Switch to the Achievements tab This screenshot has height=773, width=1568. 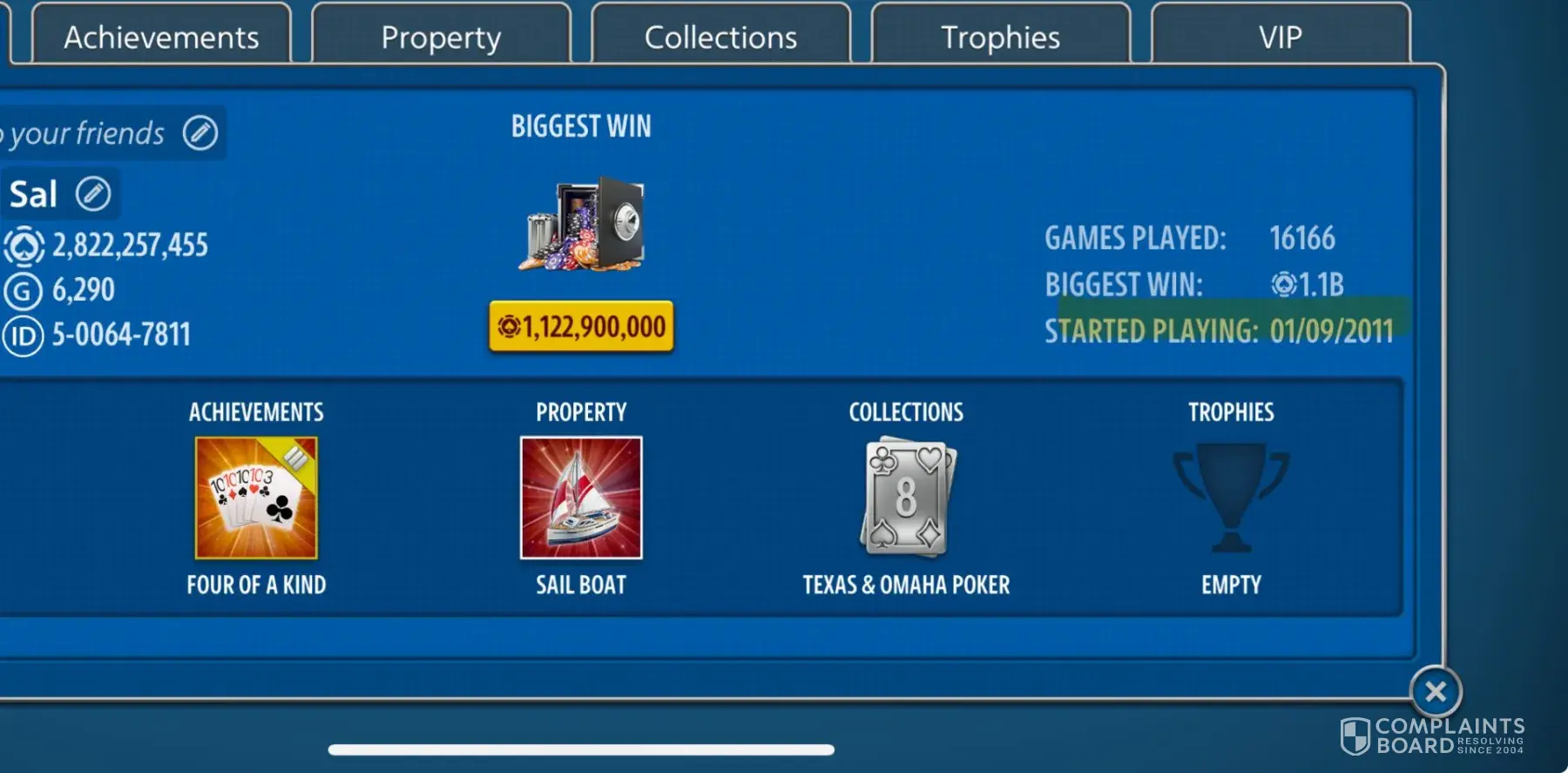coord(161,37)
